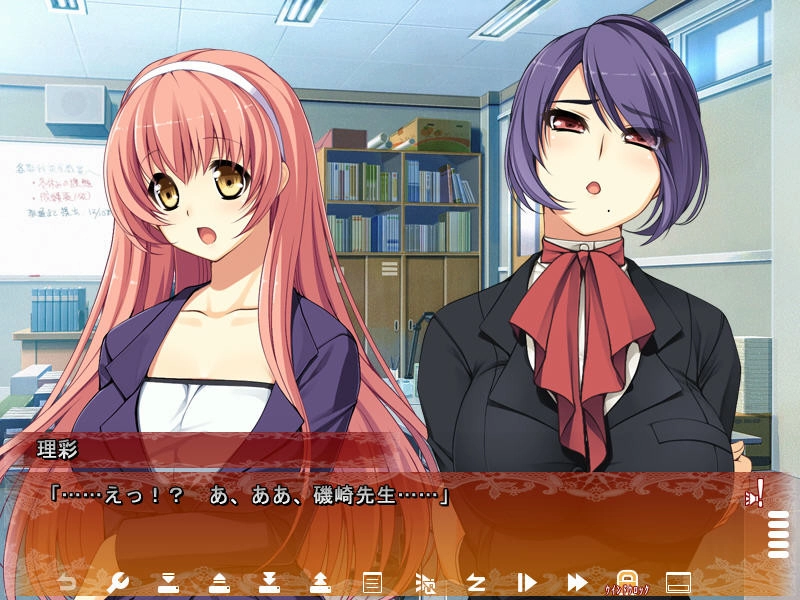The height and width of the screenshot is (600, 800).
Task: Start auto-play with the single play arrow
Action: [527, 582]
